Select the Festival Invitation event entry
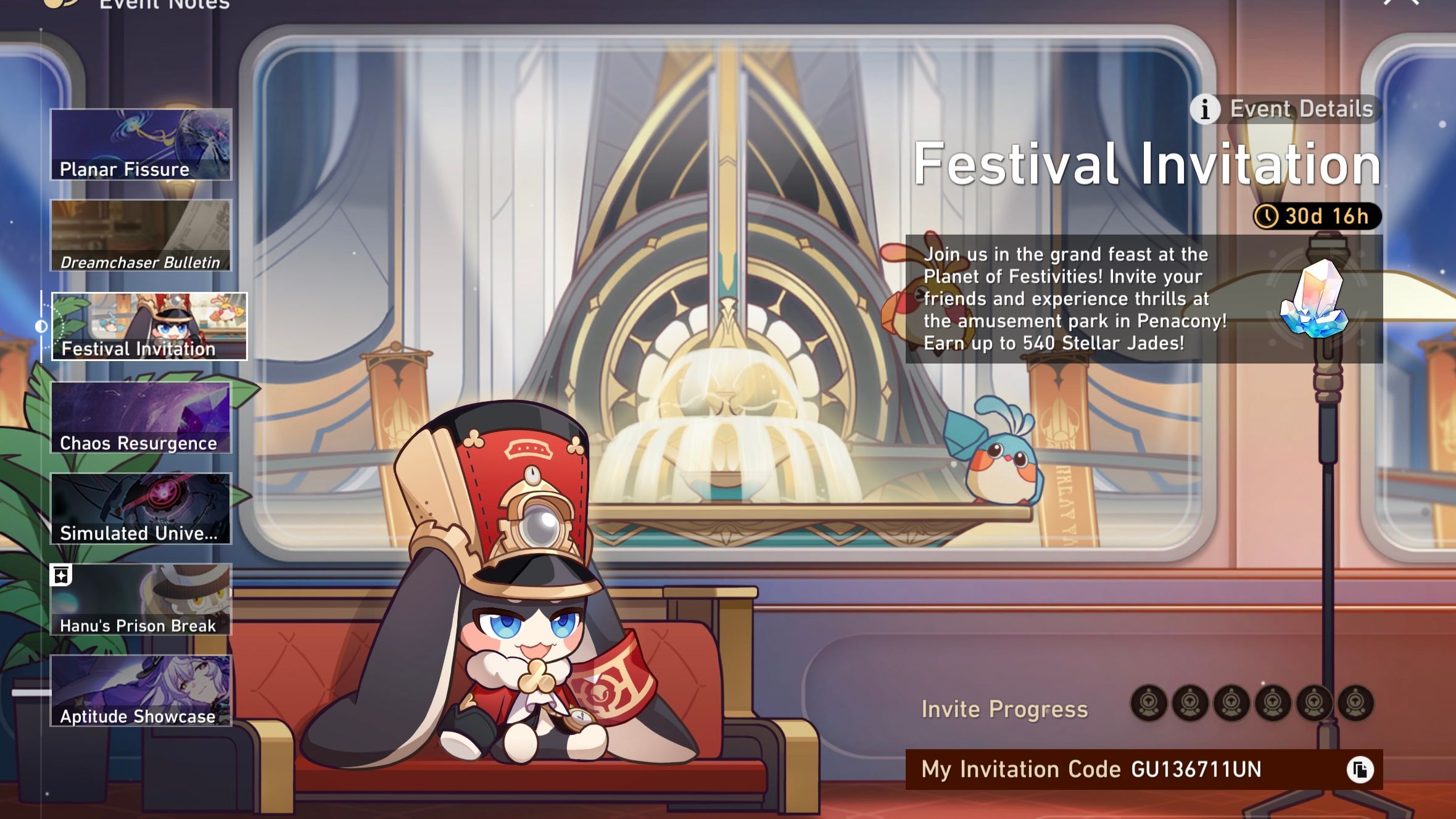The width and height of the screenshot is (1456, 819). 148,326
